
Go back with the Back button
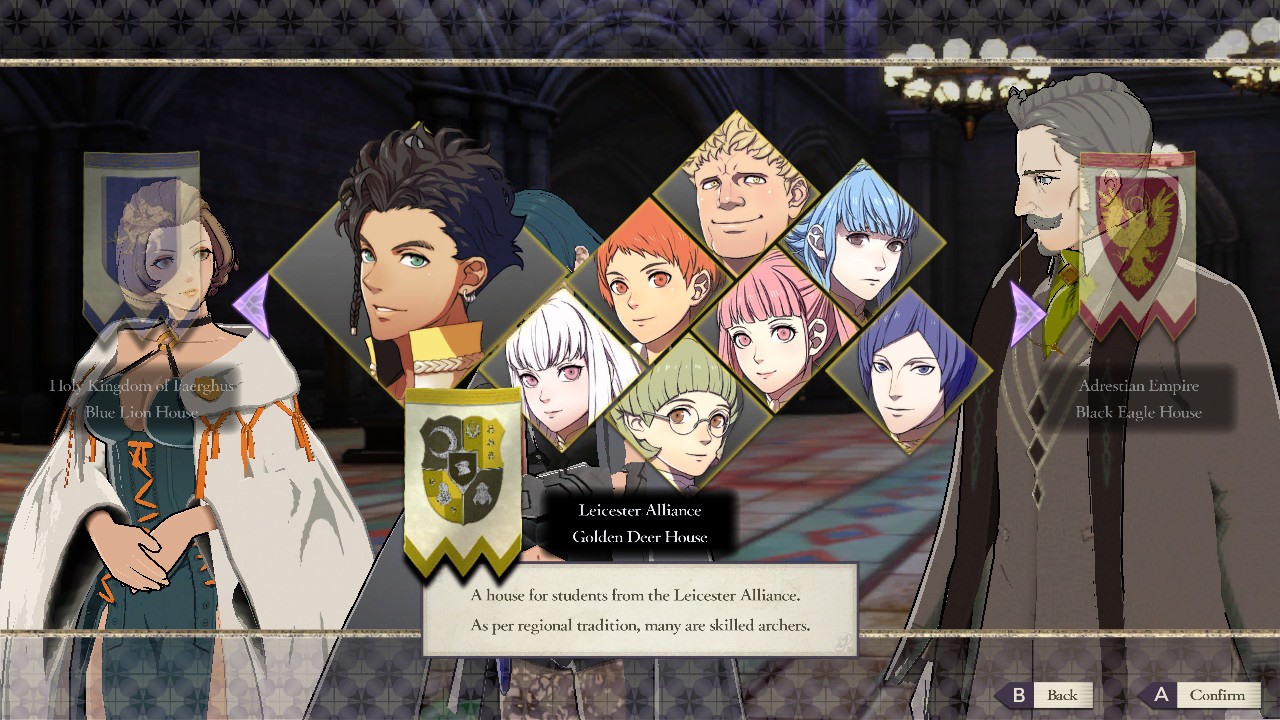(x=1047, y=695)
